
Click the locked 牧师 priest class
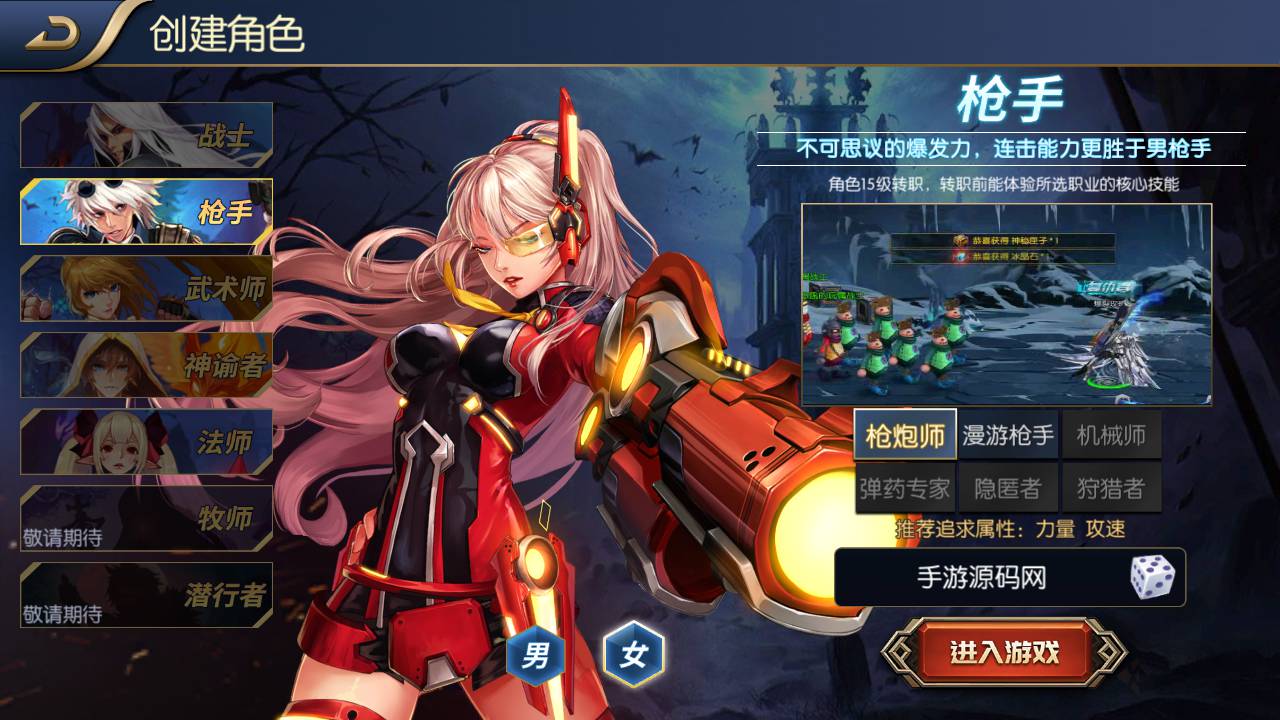pyautogui.click(x=147, y=518)
